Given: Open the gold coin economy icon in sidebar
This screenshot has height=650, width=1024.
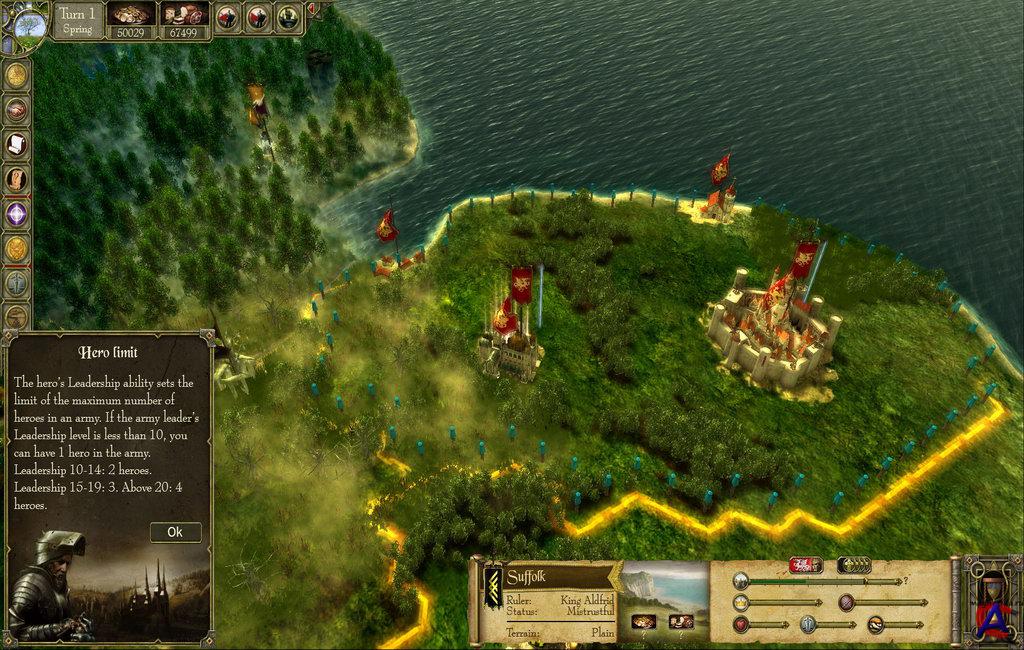Looking at the screenshot, I should click(x=15, y=75).
